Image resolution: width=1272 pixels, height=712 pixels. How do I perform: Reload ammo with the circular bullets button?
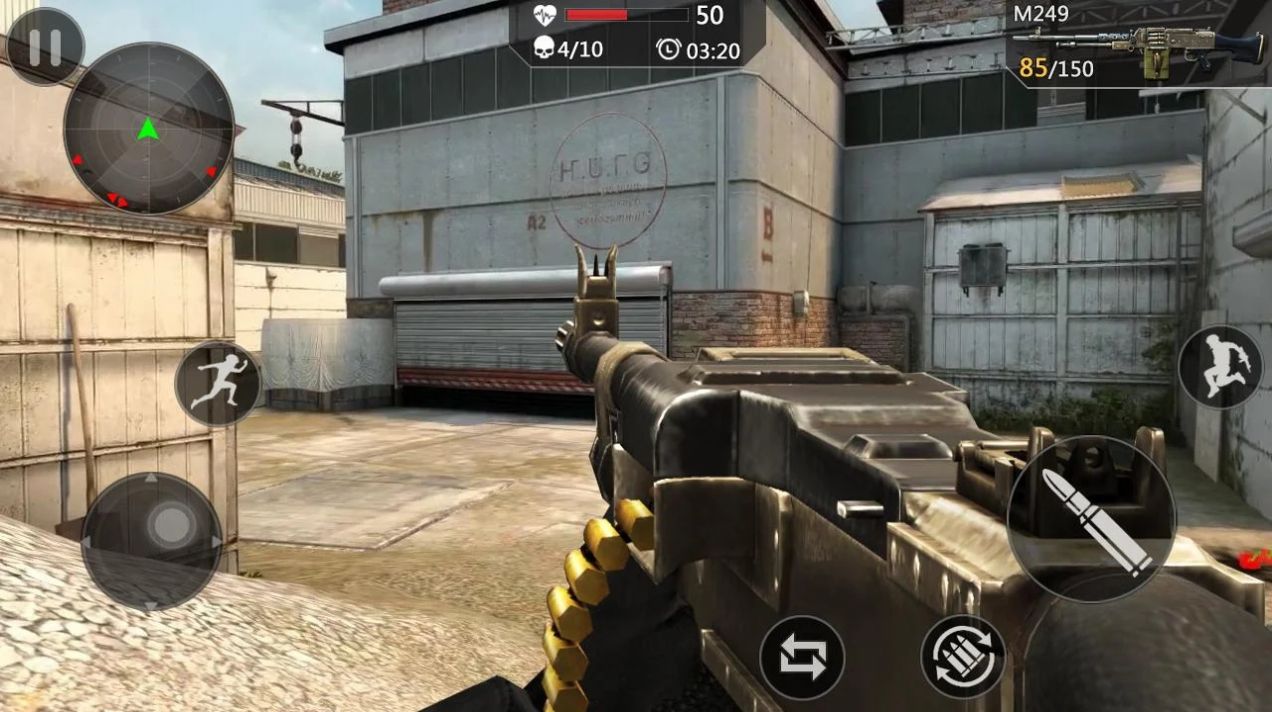point(963,657)
